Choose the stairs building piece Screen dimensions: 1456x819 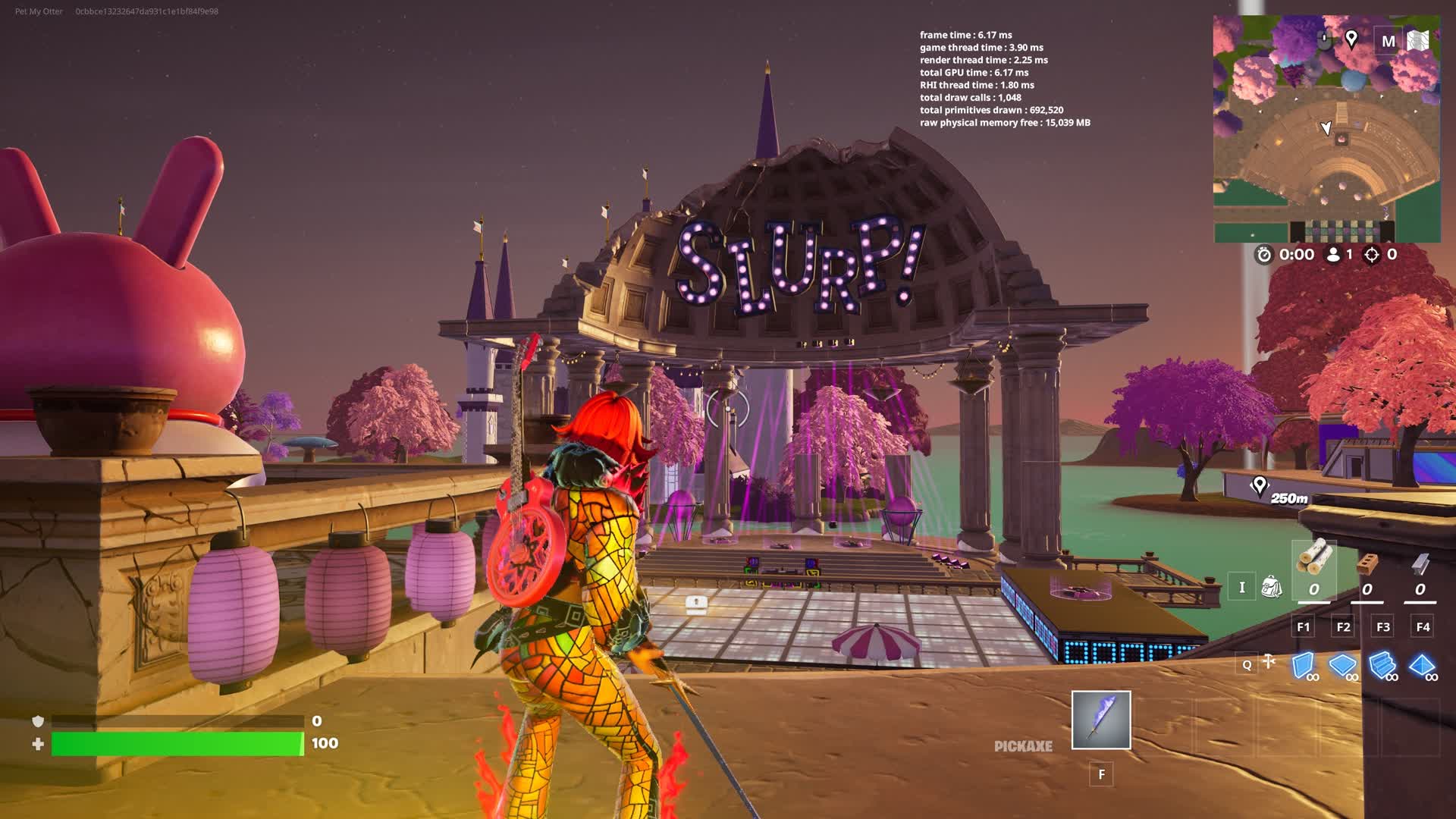tap(1382, 665)
